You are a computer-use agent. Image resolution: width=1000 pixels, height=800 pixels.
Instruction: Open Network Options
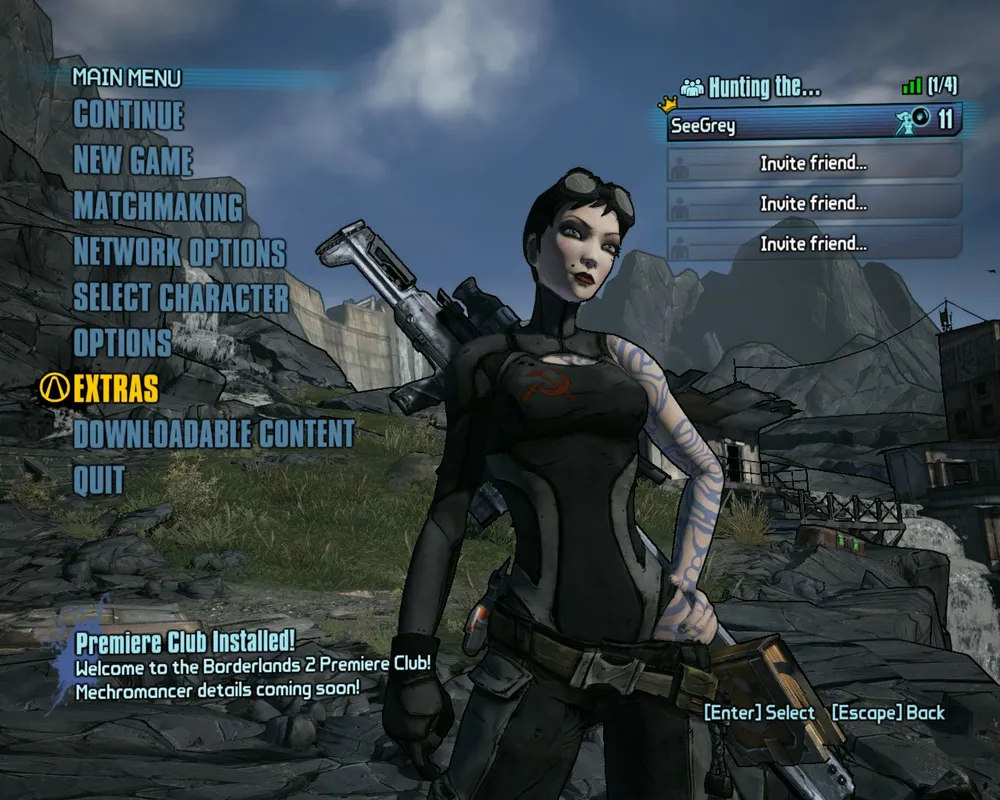(x=179, y=252)
